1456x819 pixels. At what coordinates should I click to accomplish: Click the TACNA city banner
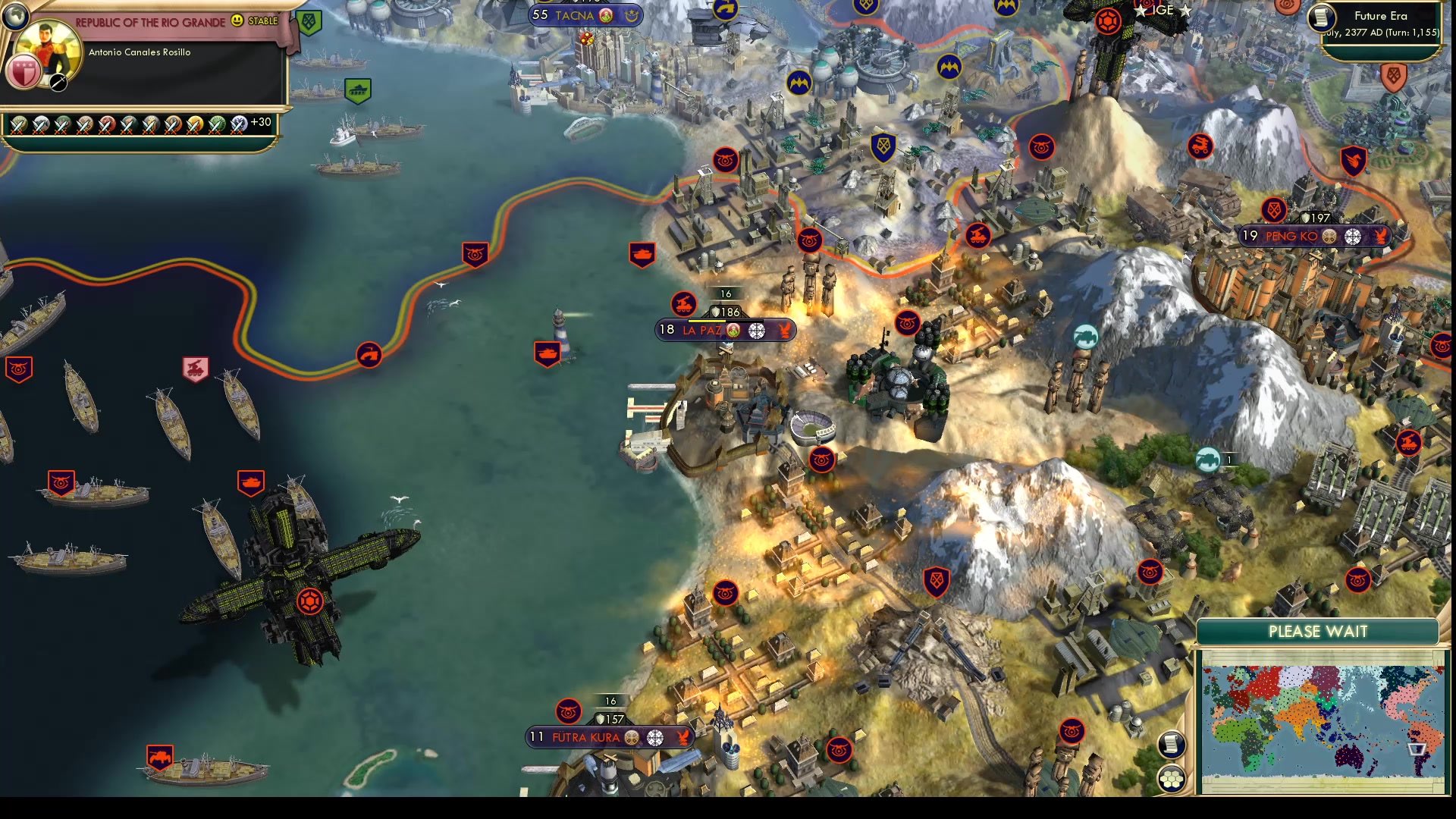click(x=574, y=15)
